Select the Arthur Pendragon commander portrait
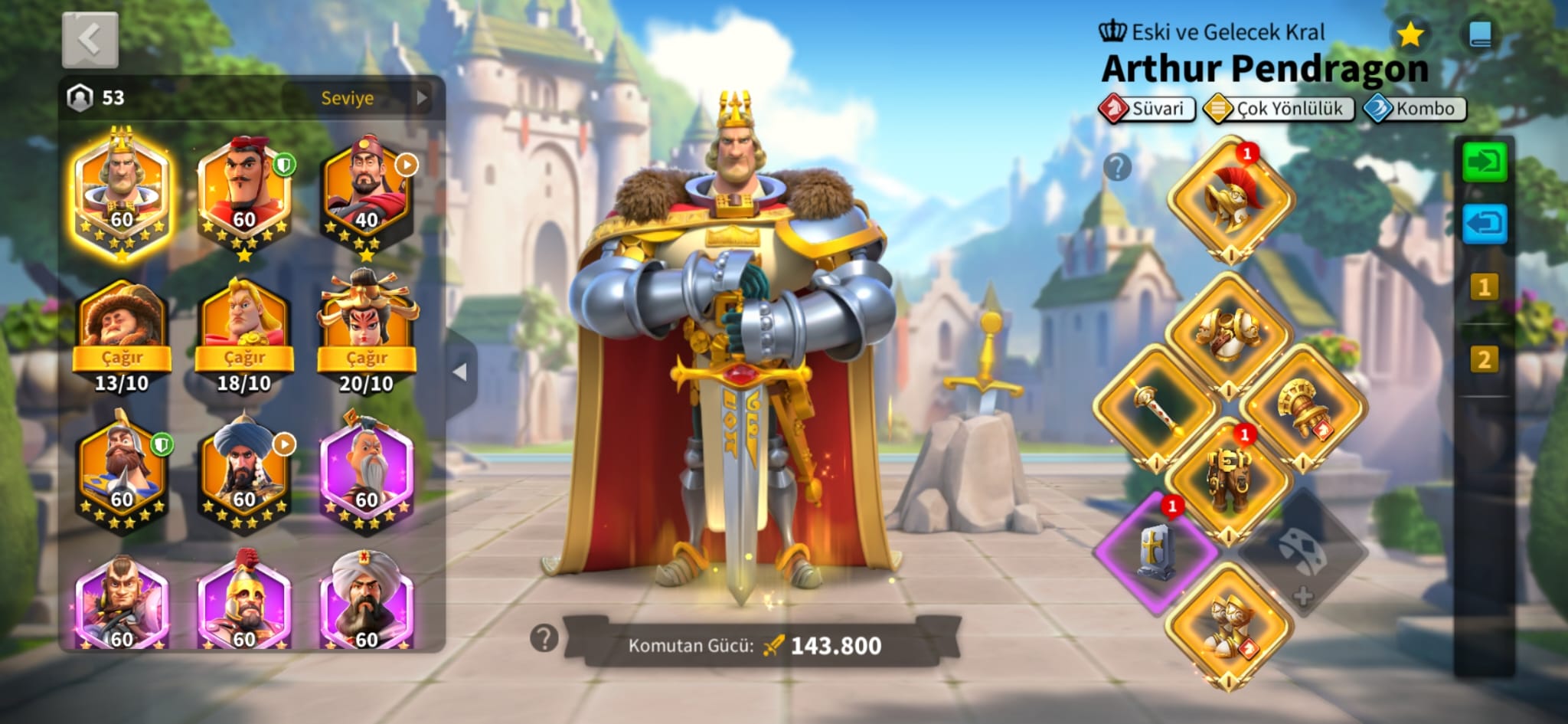Image resolution: width=1568 pixels, height=724 pixels. pyautogui.click(x=122, y=193)
